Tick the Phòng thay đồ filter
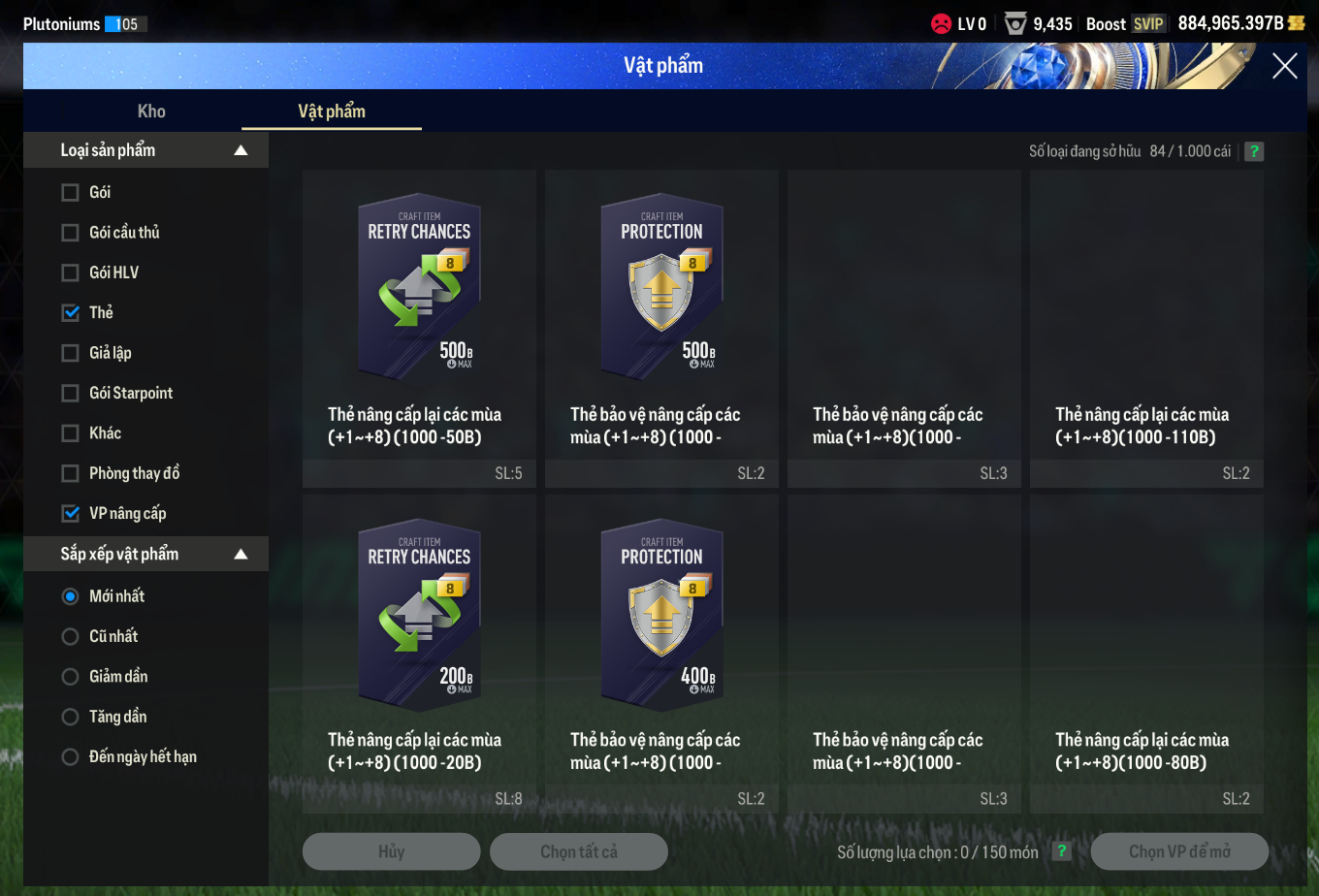The height and width of the screenshot is (896, 1319). [x=71, y=473]
